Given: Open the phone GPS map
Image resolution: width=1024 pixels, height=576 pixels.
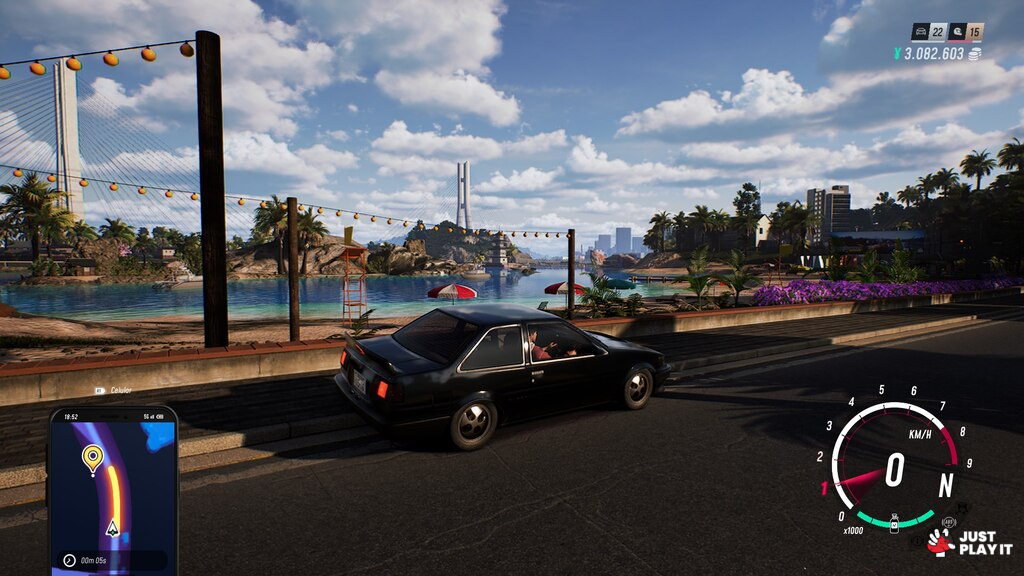Looking at the screenshot, I should tap(112, 490).
